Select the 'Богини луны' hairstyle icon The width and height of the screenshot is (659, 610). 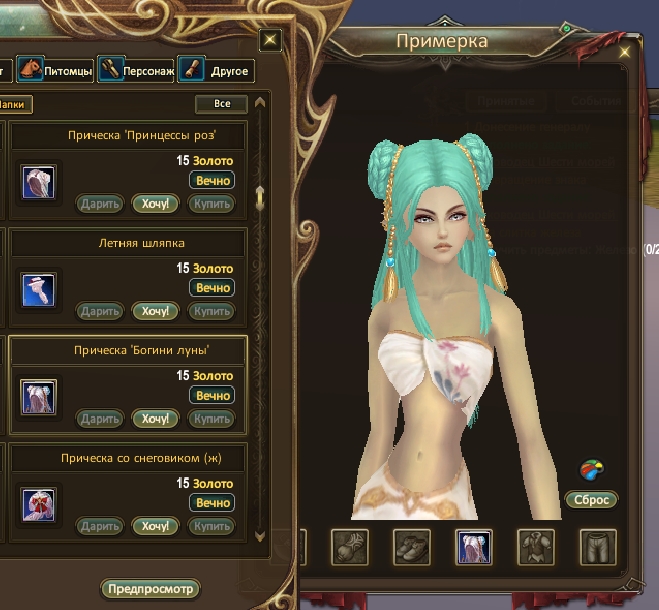(x=38, y=396)
